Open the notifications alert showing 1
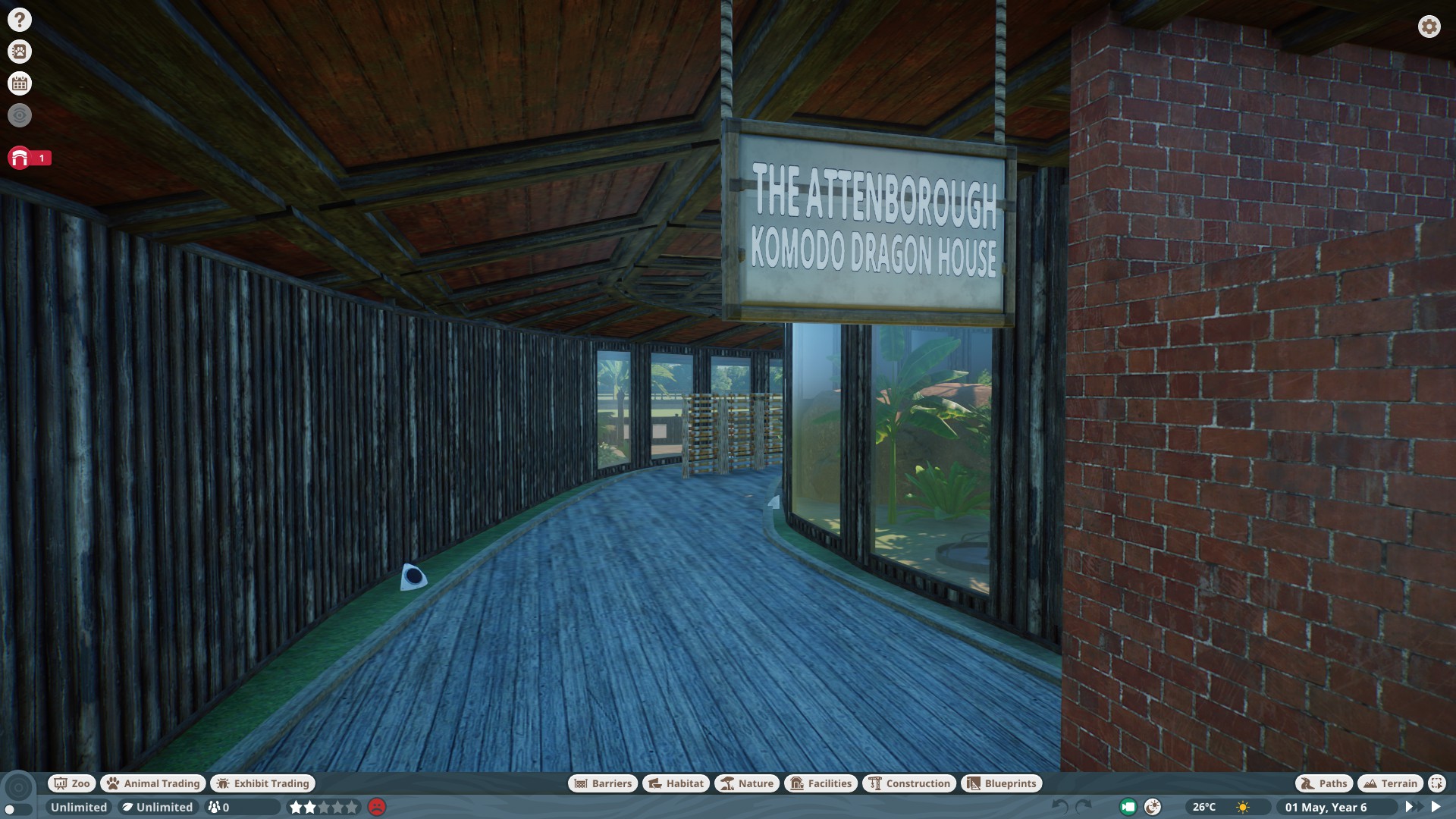Image resolution: width=1456 pixels, height=819 pixels. (x=20, y=158)
